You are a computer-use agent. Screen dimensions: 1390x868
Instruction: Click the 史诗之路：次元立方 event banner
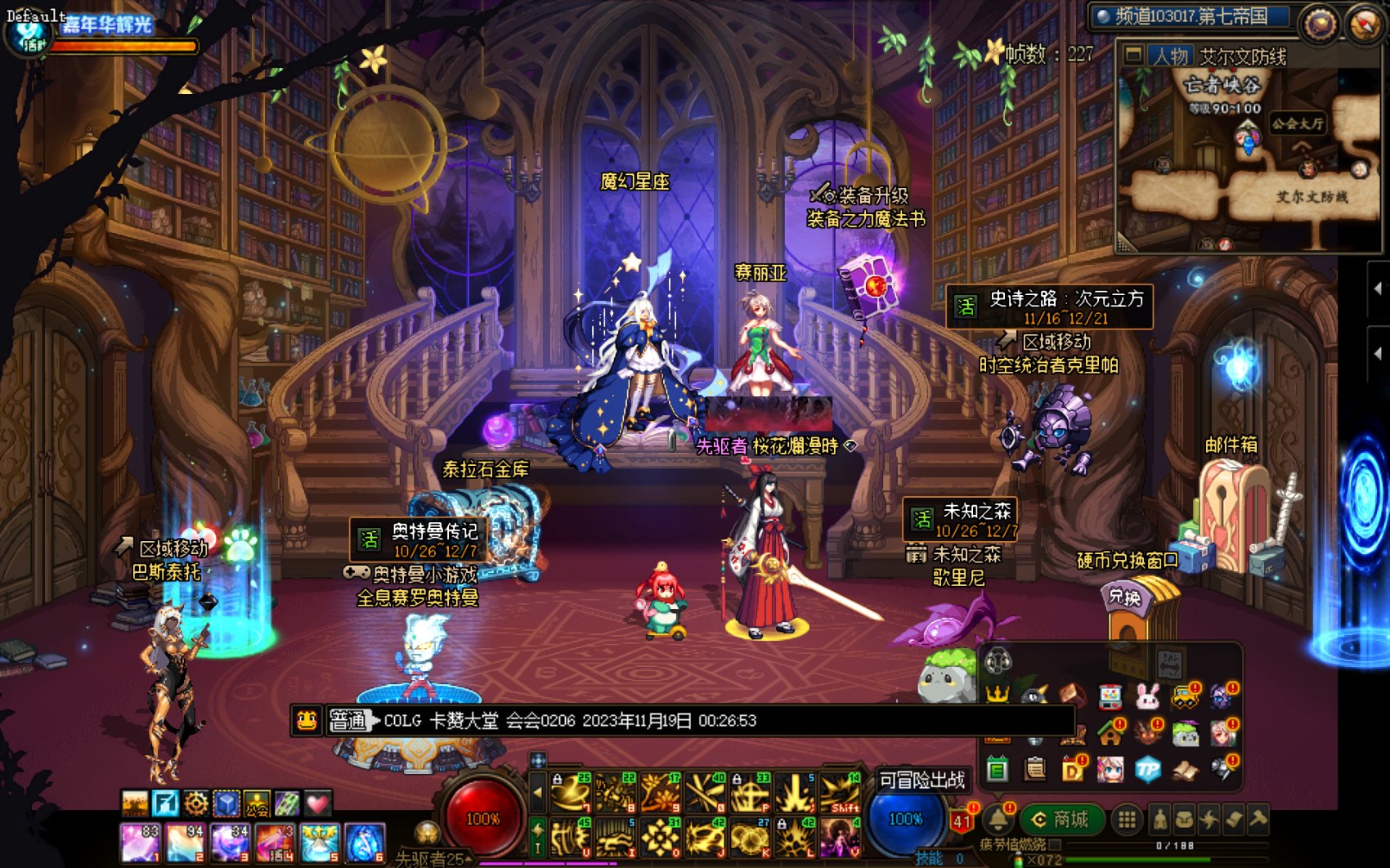tap(1049, 307)
